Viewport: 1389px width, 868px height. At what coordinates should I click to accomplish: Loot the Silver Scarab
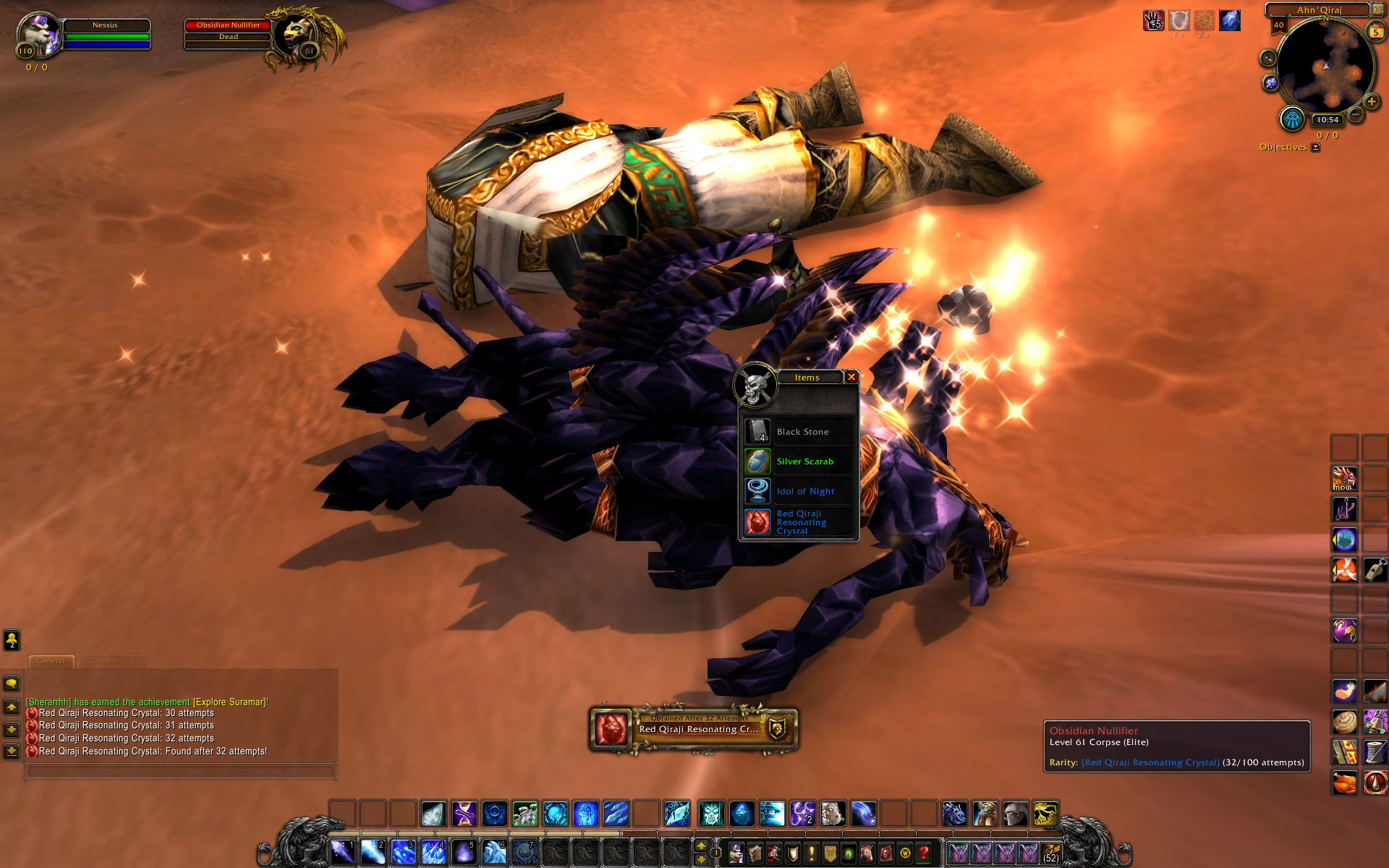[x=757, y=461]
